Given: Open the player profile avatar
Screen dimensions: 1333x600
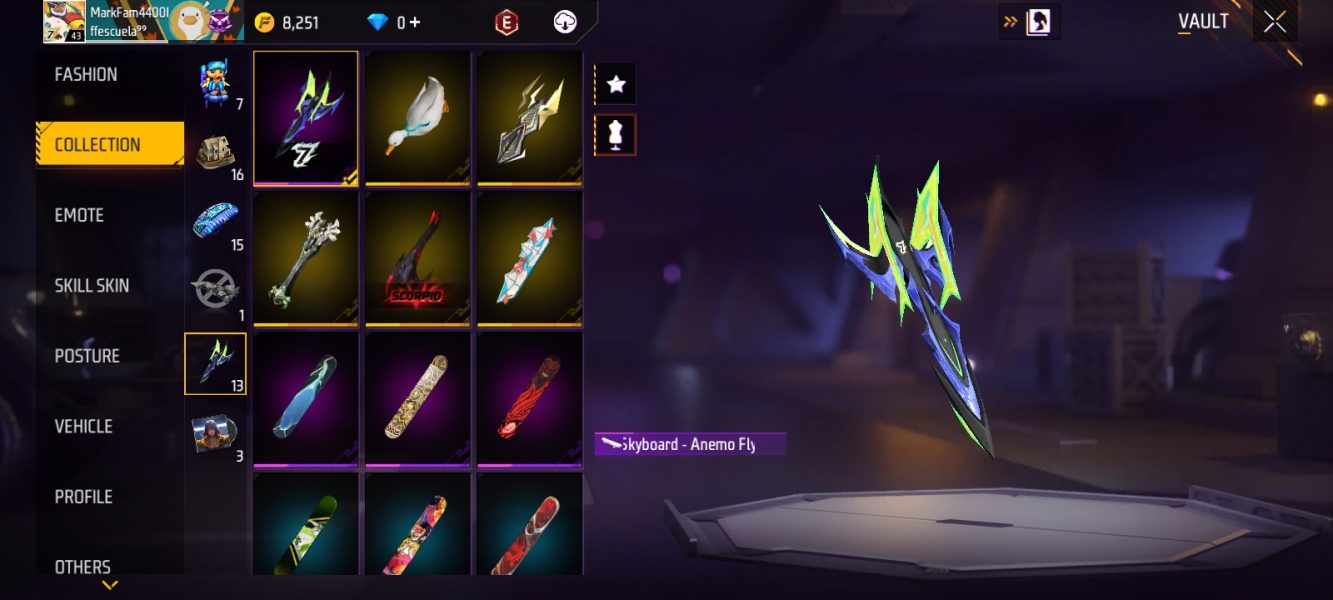Looking at the screenshot, I should coord(64,22).
